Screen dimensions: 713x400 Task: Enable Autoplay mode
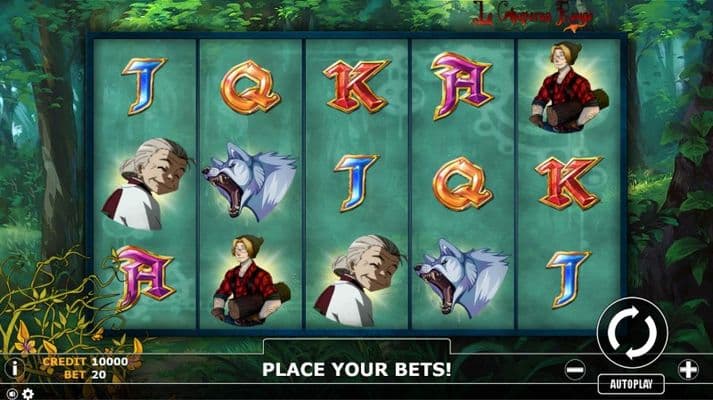coord(631,384)
